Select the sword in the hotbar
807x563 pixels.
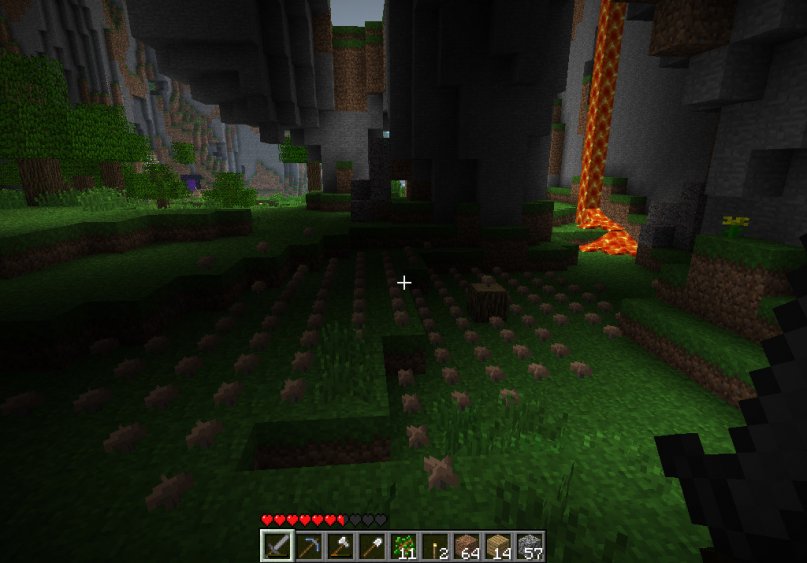[x=277, y=547]
